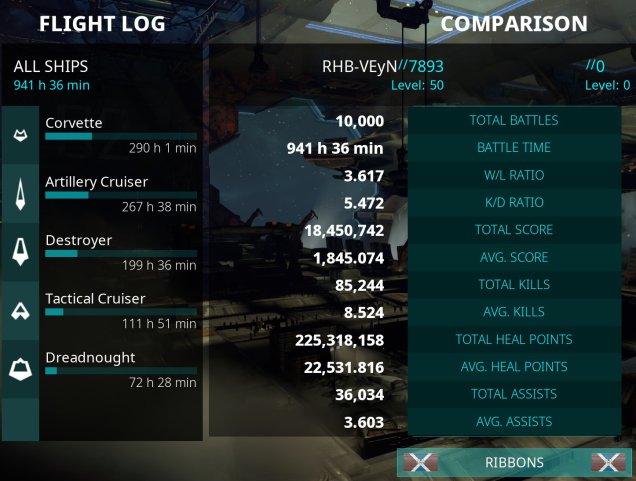Click player name RHB-VEyN//7893
Screen dimensions: 636x481
(382, 66)
